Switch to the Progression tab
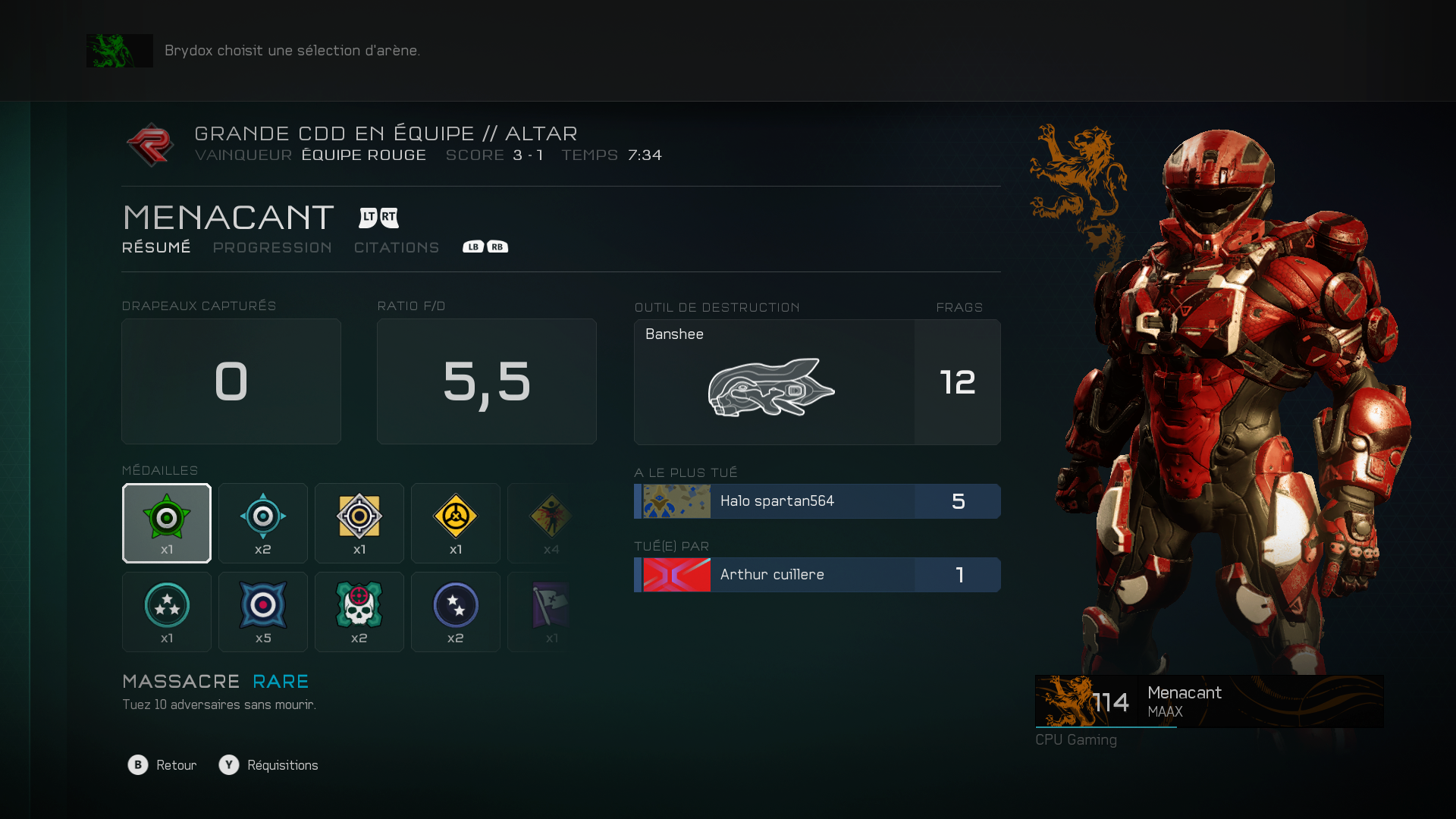This screenshot has height=819, width=1456. point(272,248)
